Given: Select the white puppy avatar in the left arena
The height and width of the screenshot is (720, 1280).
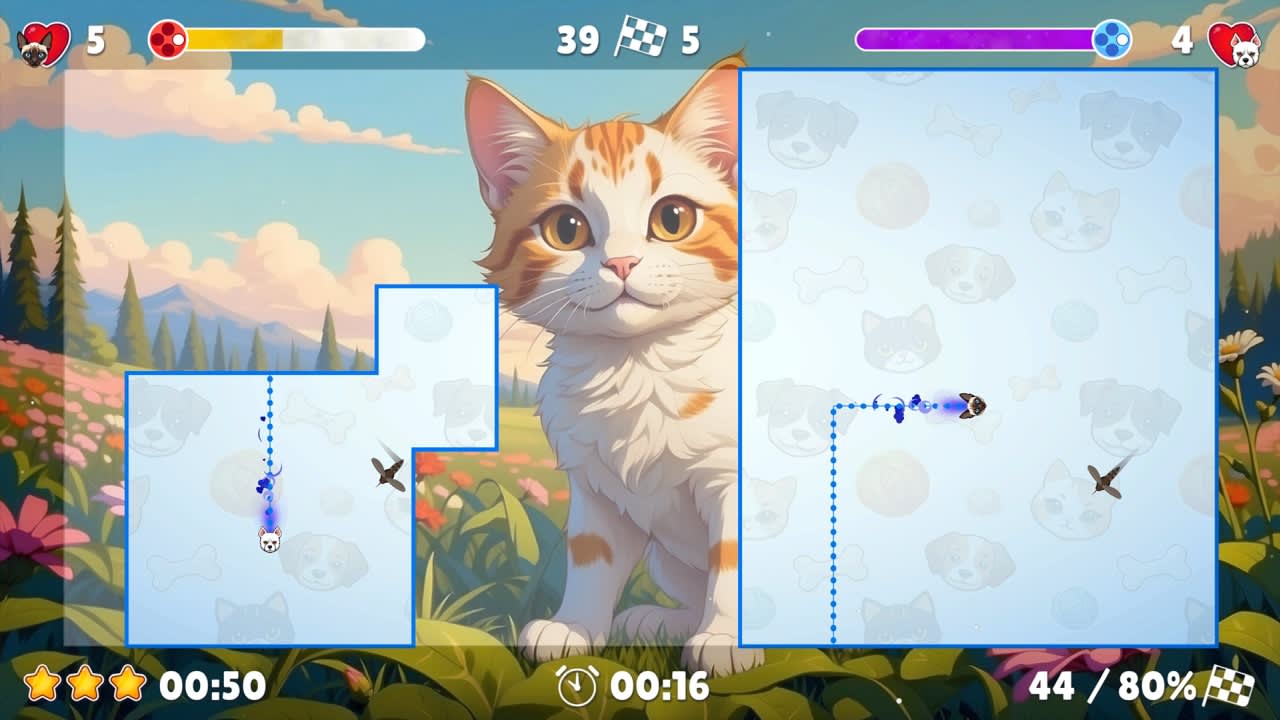Looking at the screenshot, I should pyautogui.click(x=268, y=541).
